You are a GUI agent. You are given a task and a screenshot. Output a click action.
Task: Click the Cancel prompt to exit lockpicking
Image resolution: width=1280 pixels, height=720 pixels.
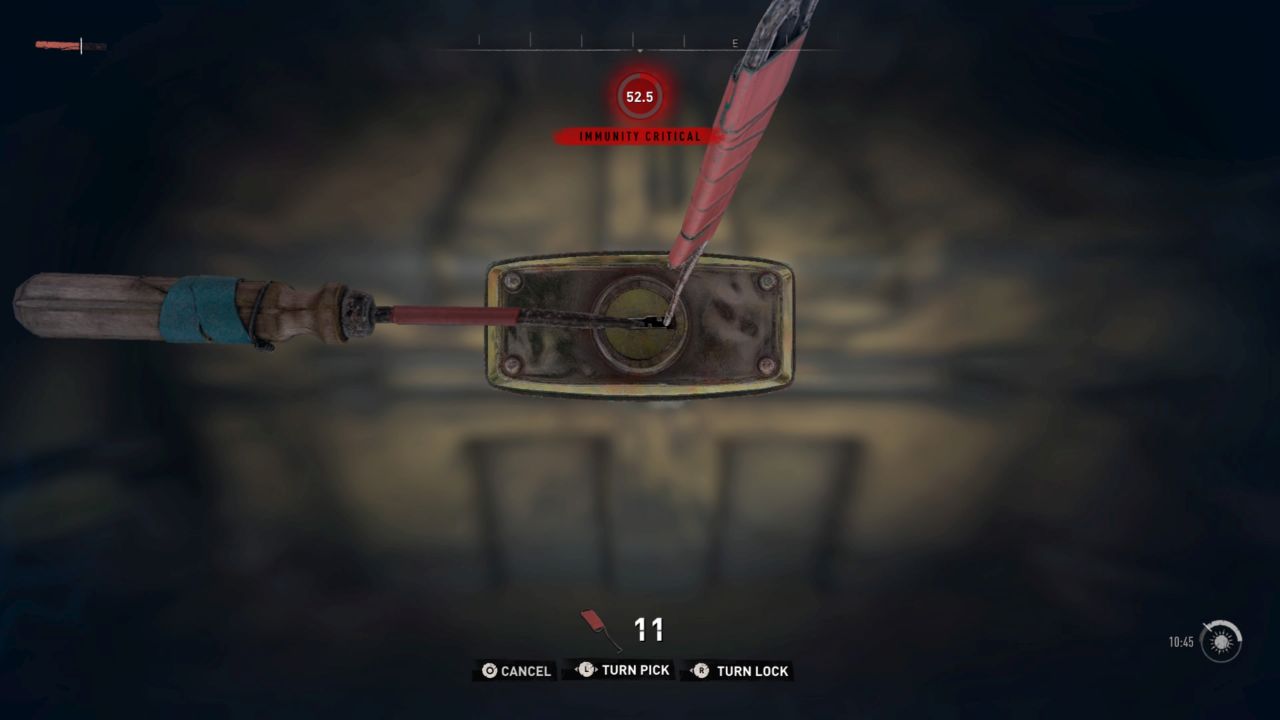[x=526, y=671]
